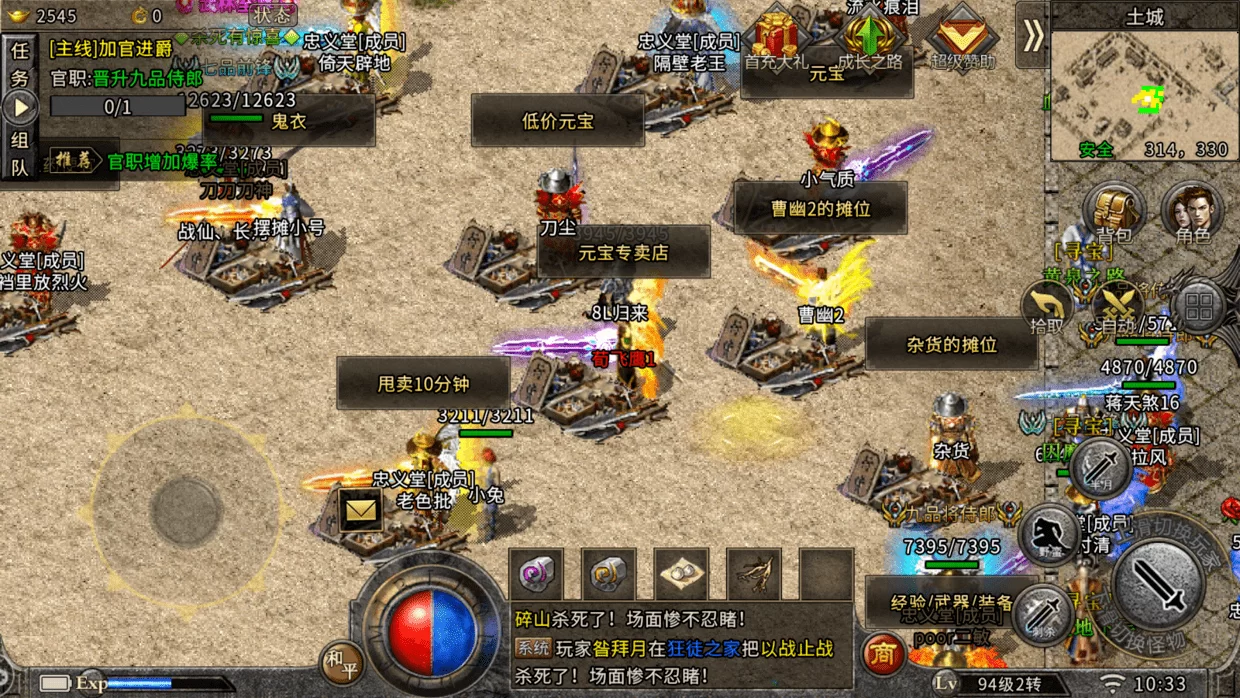Click the 状态 status button
This screenshot has height=698, width=1240.
272,14
